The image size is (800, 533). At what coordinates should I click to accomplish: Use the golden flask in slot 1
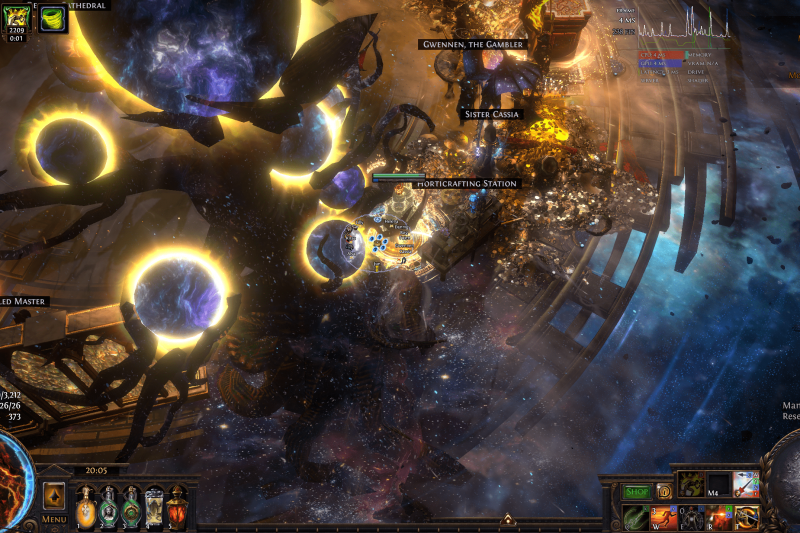(x=86, y=506)
